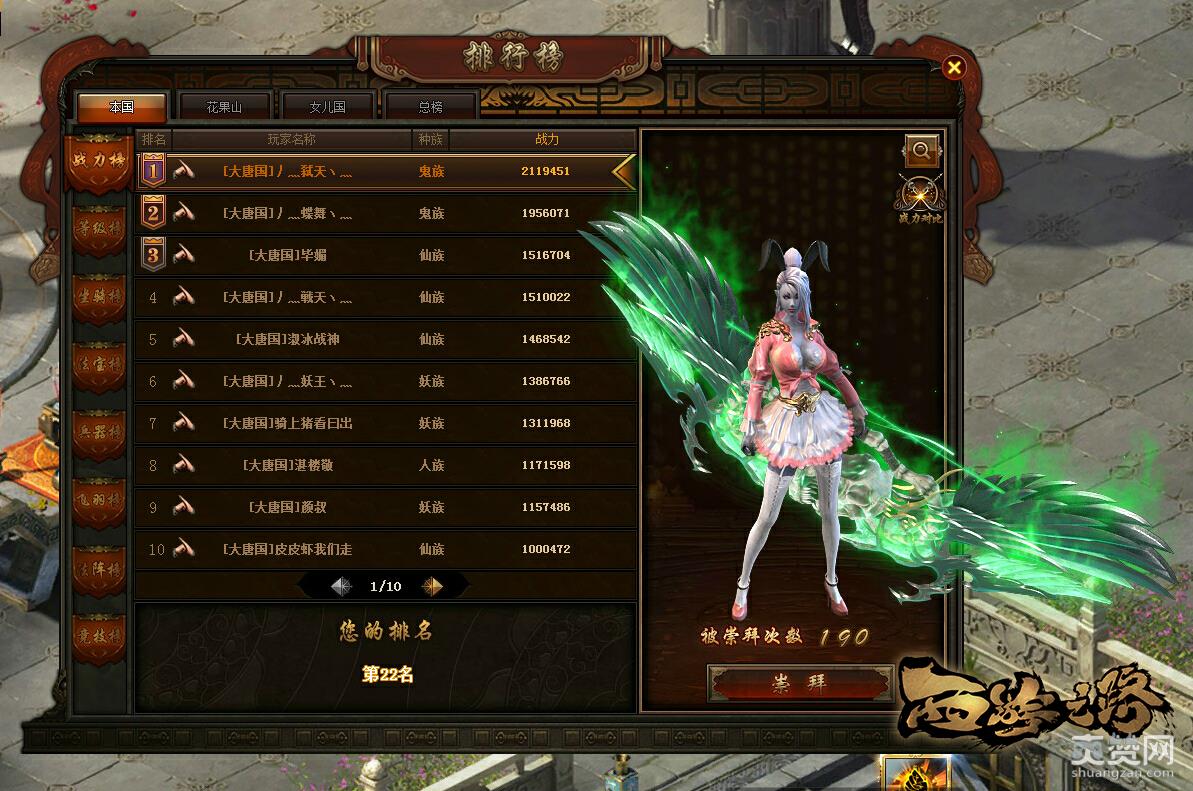Select the 竞技榜 arena ranking
Viewport: 1193px width, 791px height.
click(x=100, y=635)
